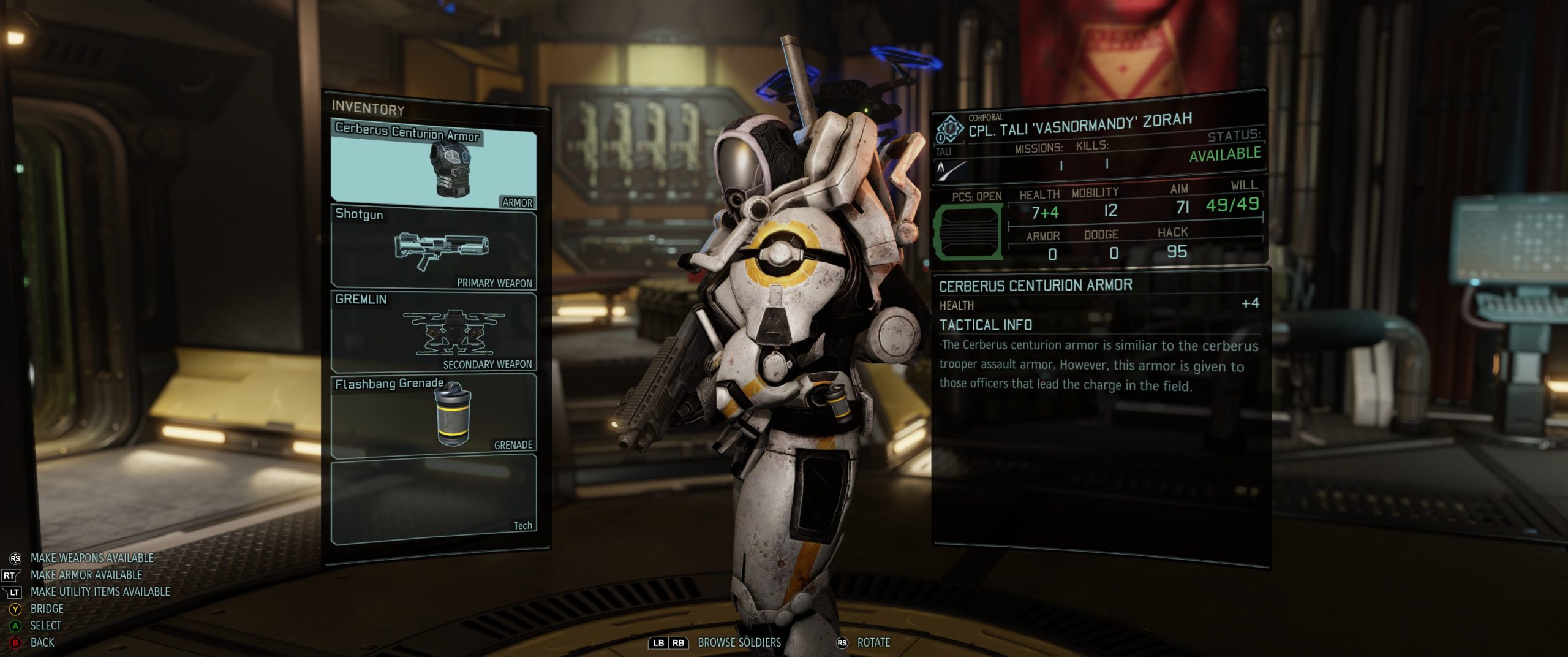Go to the Bridge
Image resolution: width=1568 pixels, height=657 pixels.
pos(47,609)
